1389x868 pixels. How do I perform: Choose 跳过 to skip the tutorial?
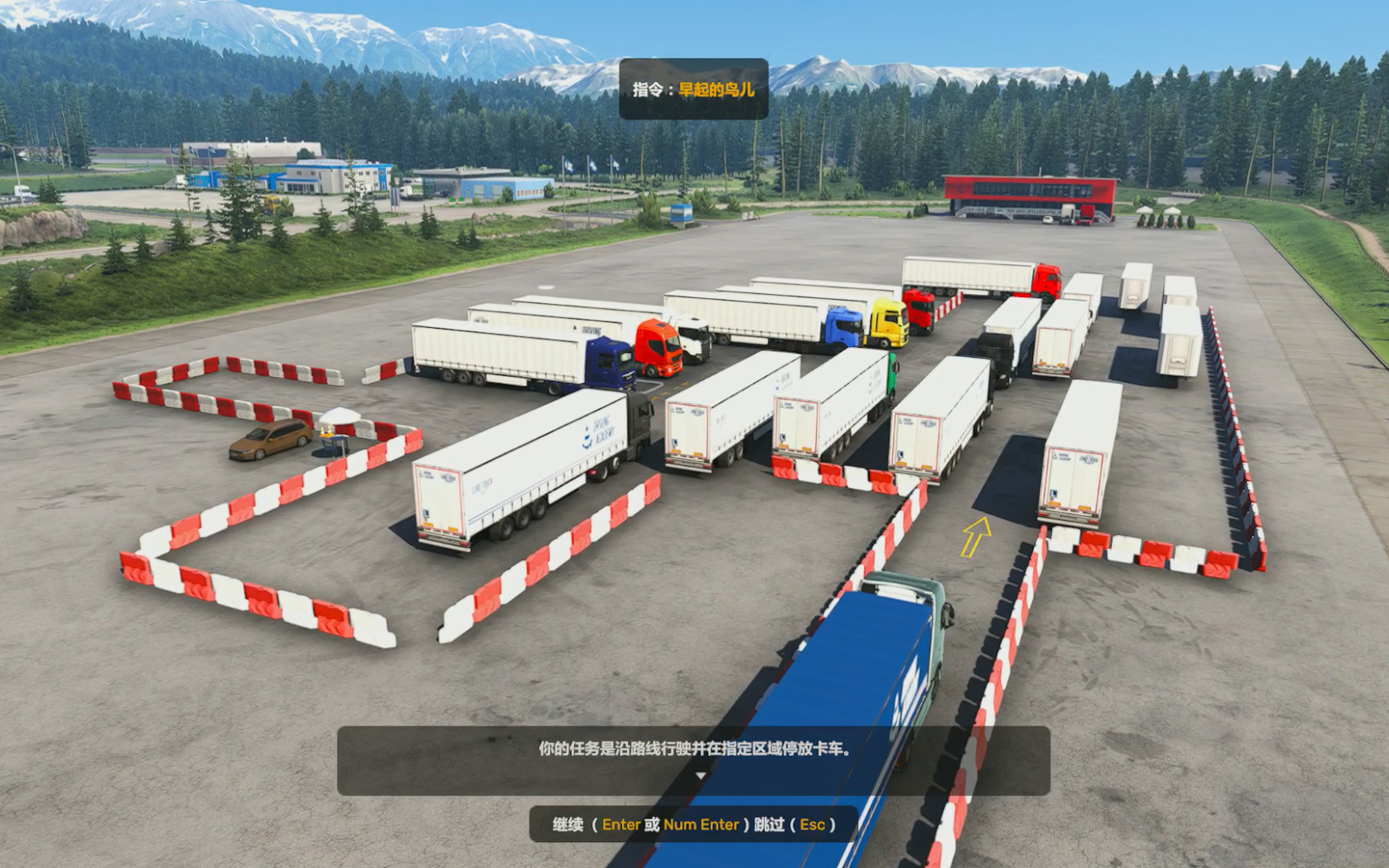point(769,824)
